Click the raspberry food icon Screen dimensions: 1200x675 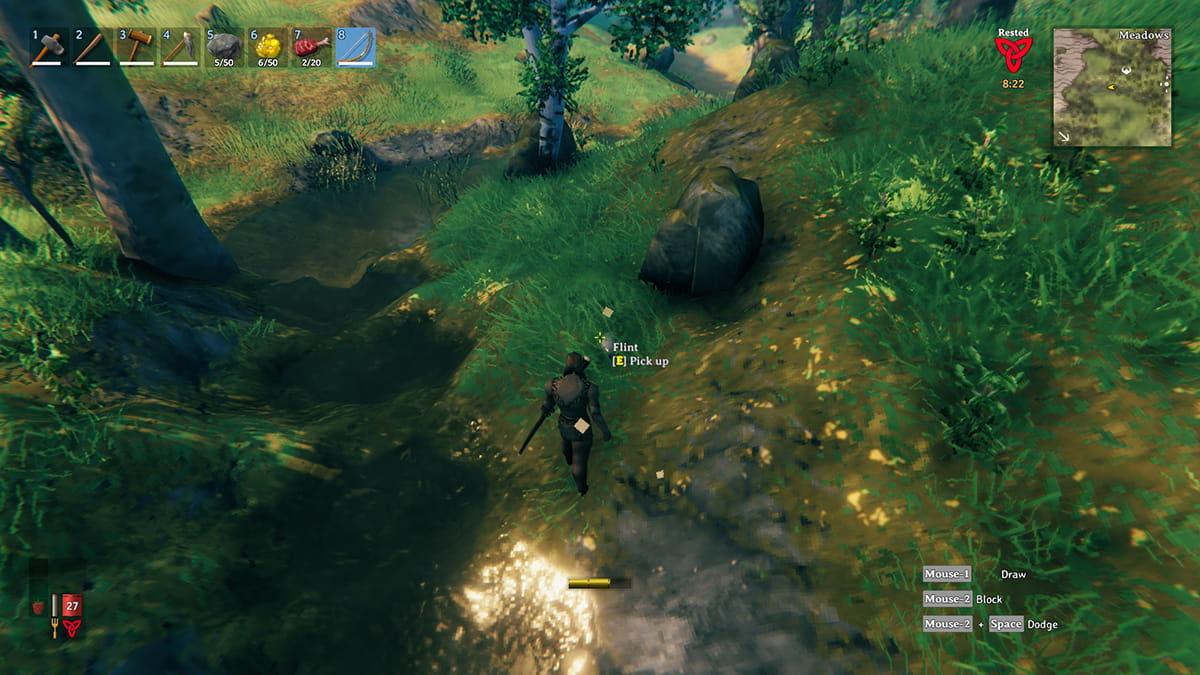pyautogui.click(x=39, y=606)
